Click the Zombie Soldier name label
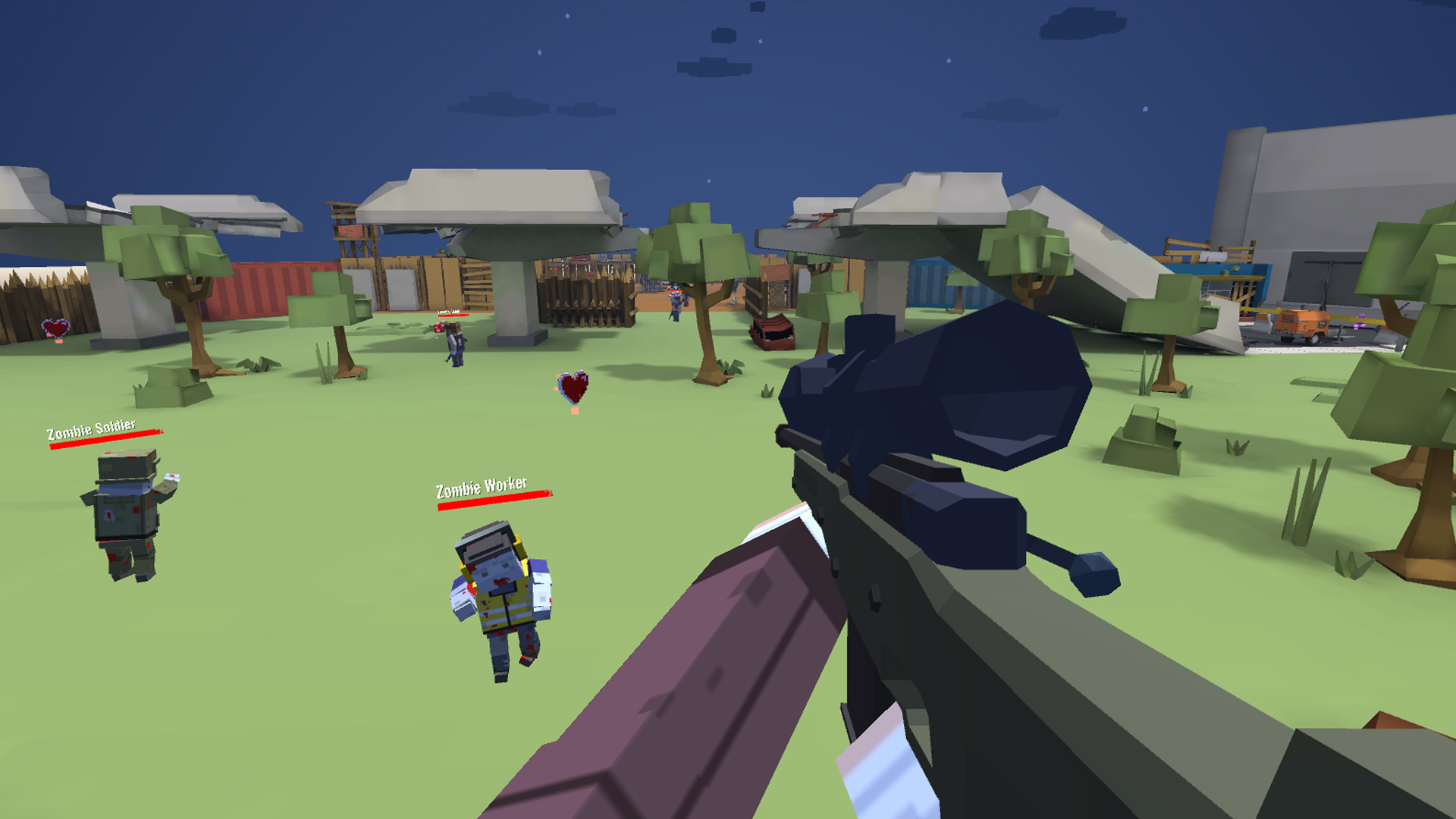This screenshot has width=1456, height=819. (x=91, y=427)
